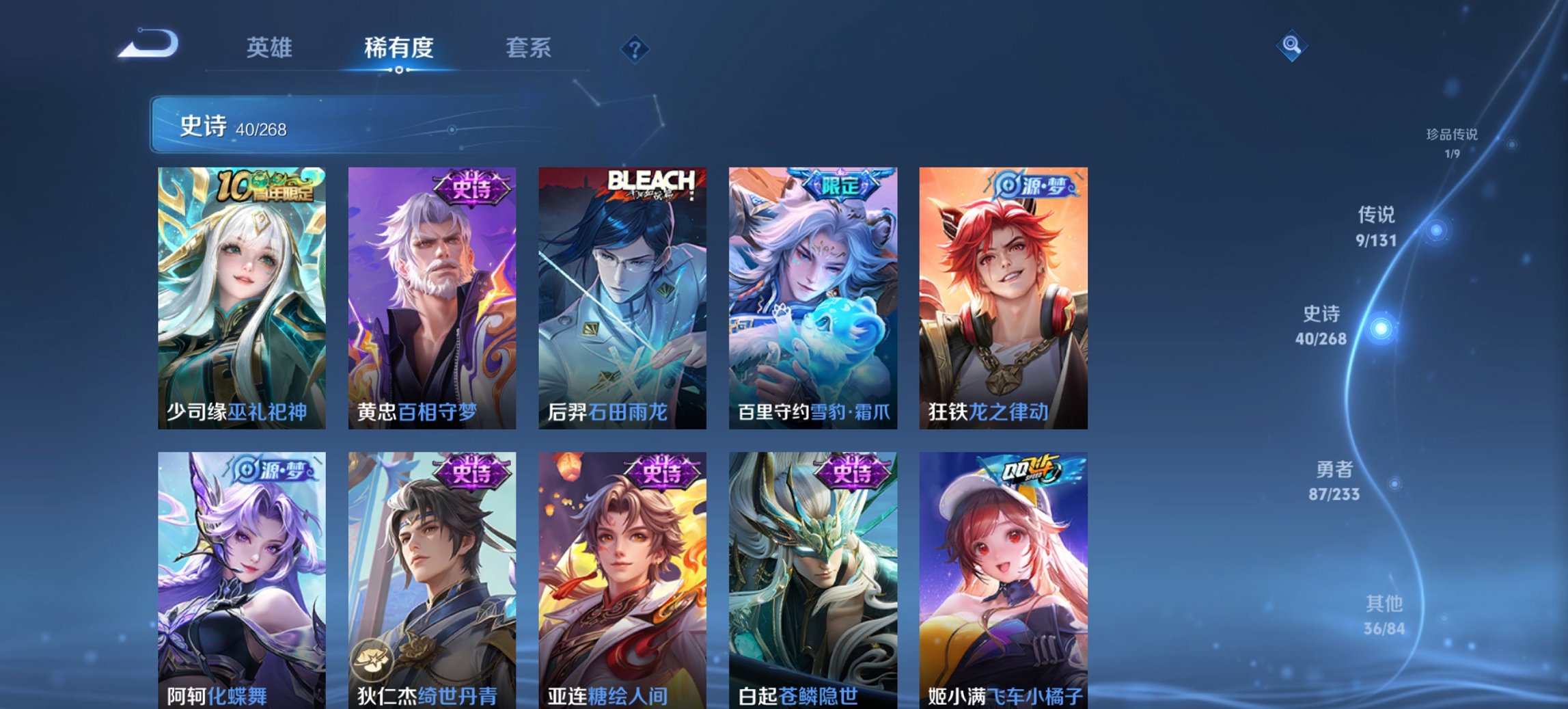Screen dimensions: 1568x709
Task: Switch to the 套系 tab
Action: [528, 48]
